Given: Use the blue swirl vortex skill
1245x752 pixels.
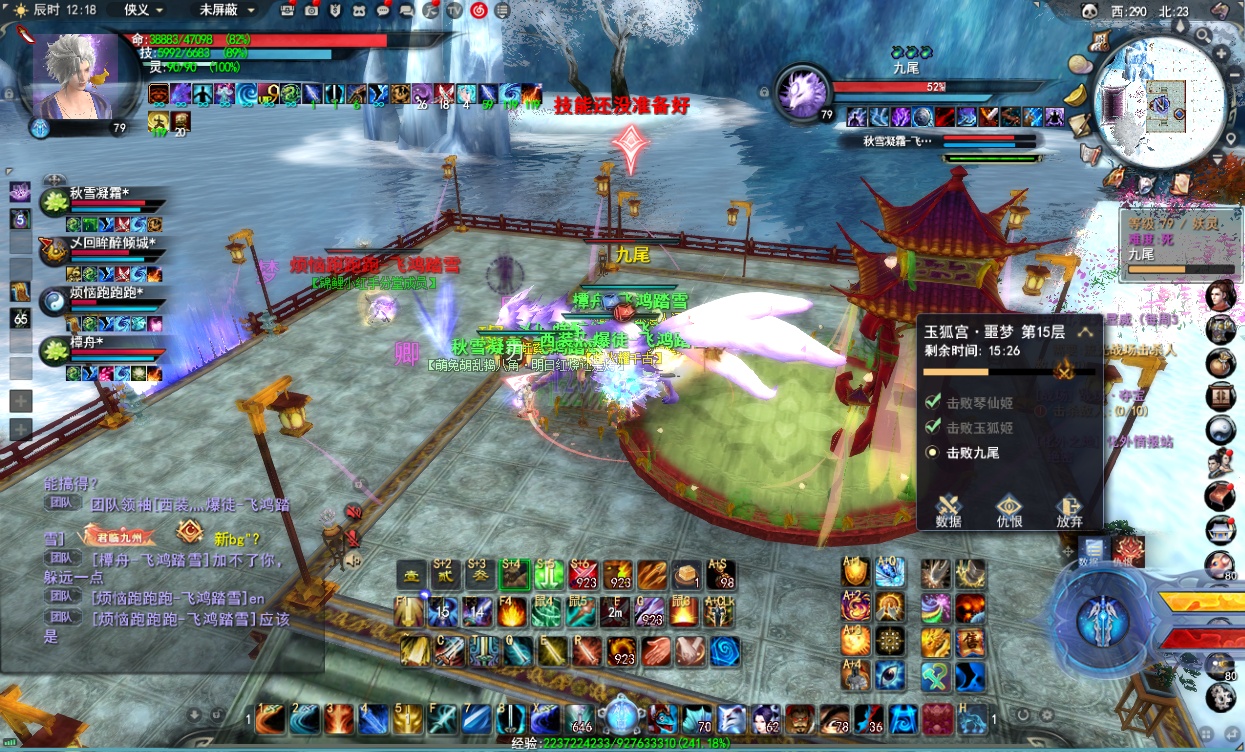Looking at the screenshot, I should [725, 650].
